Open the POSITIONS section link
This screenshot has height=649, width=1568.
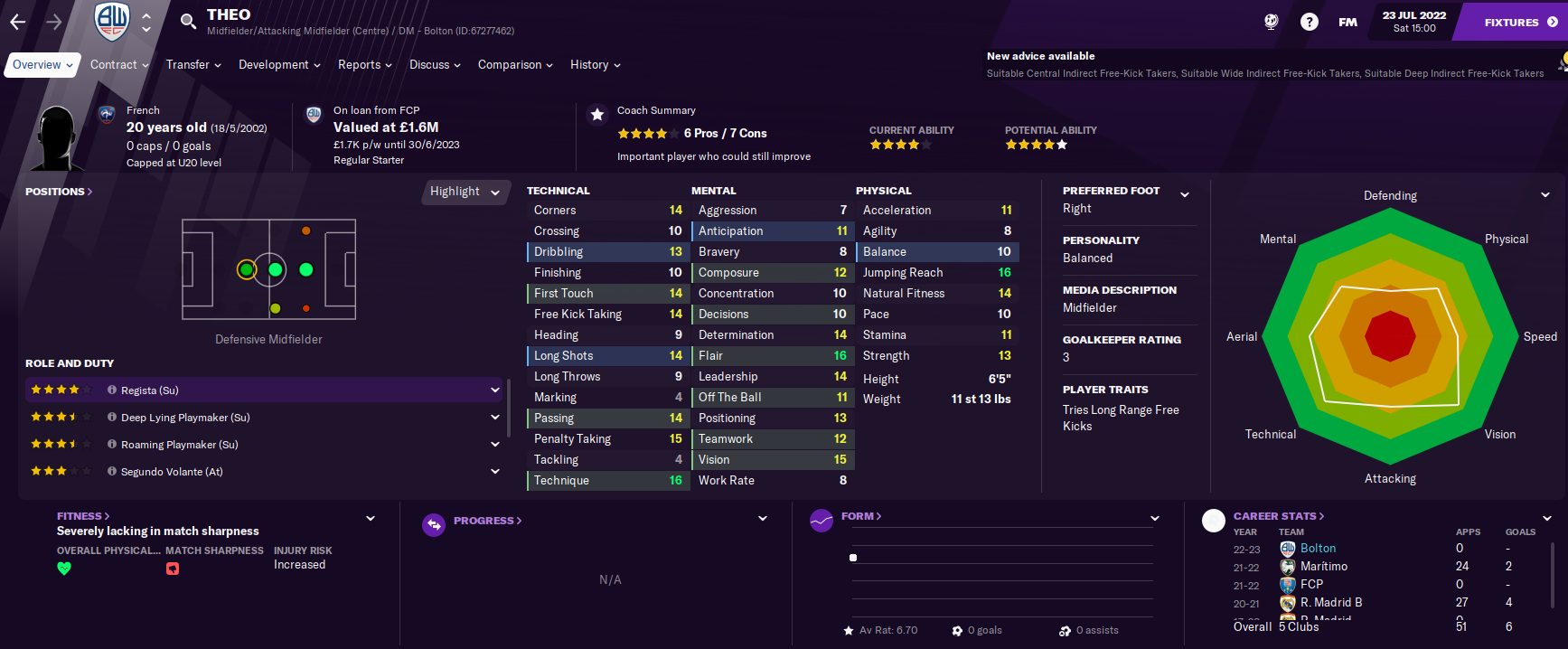pyautogui.click(x=59, y=192)
